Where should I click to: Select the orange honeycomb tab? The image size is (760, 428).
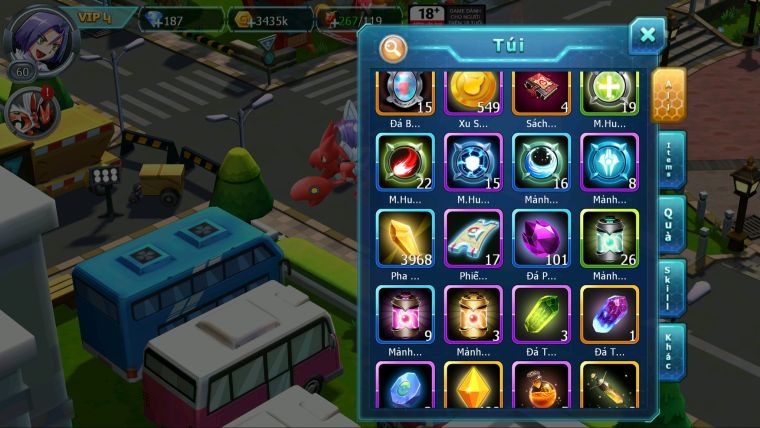(668, 95)
